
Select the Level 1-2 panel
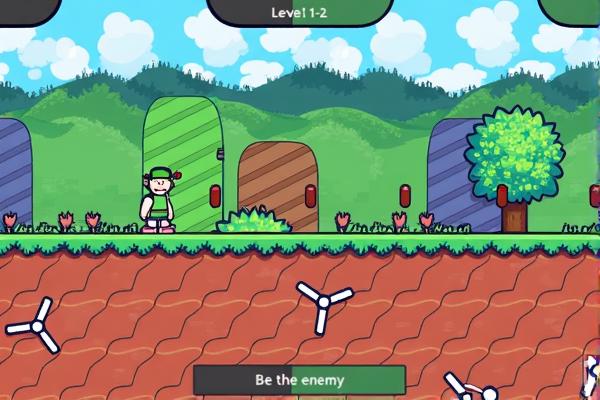pyautogui.click(x=299, y=12)
